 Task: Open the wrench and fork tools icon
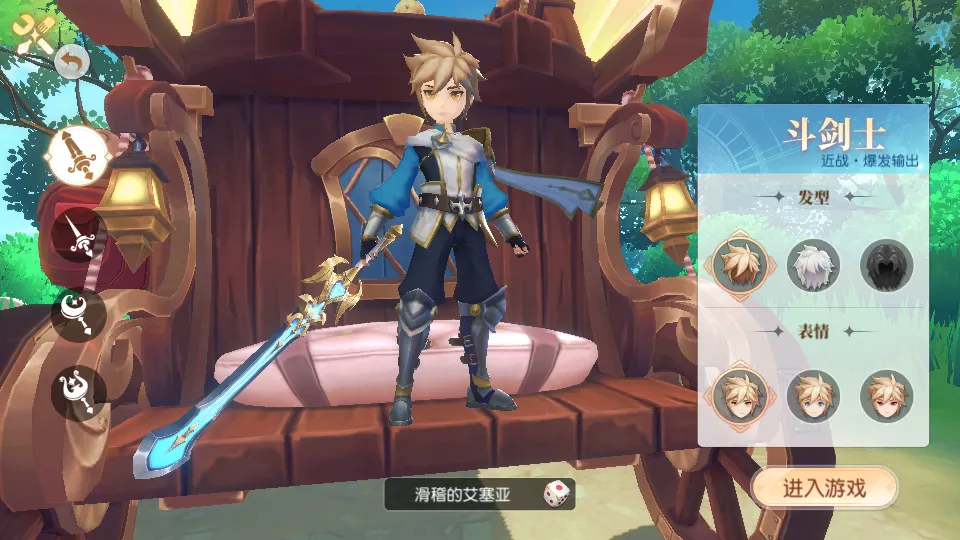click(x=33, y=33)
